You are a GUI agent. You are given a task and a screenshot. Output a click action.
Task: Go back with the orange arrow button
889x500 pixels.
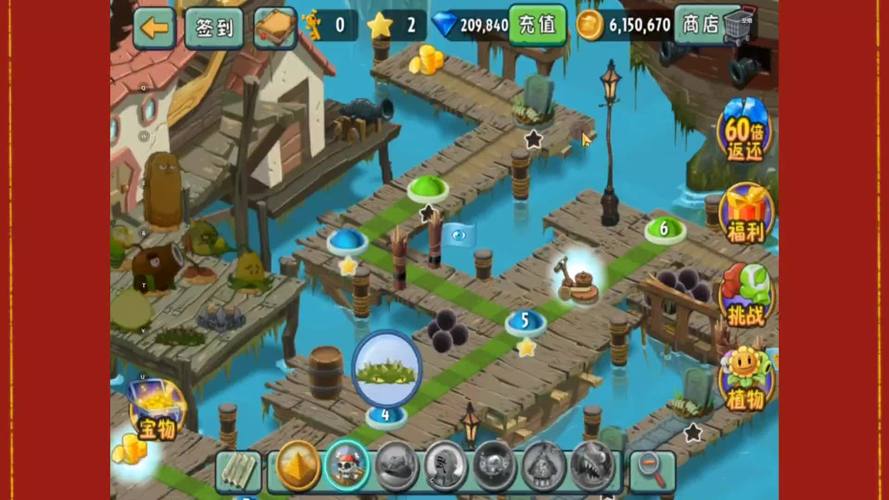155,27
